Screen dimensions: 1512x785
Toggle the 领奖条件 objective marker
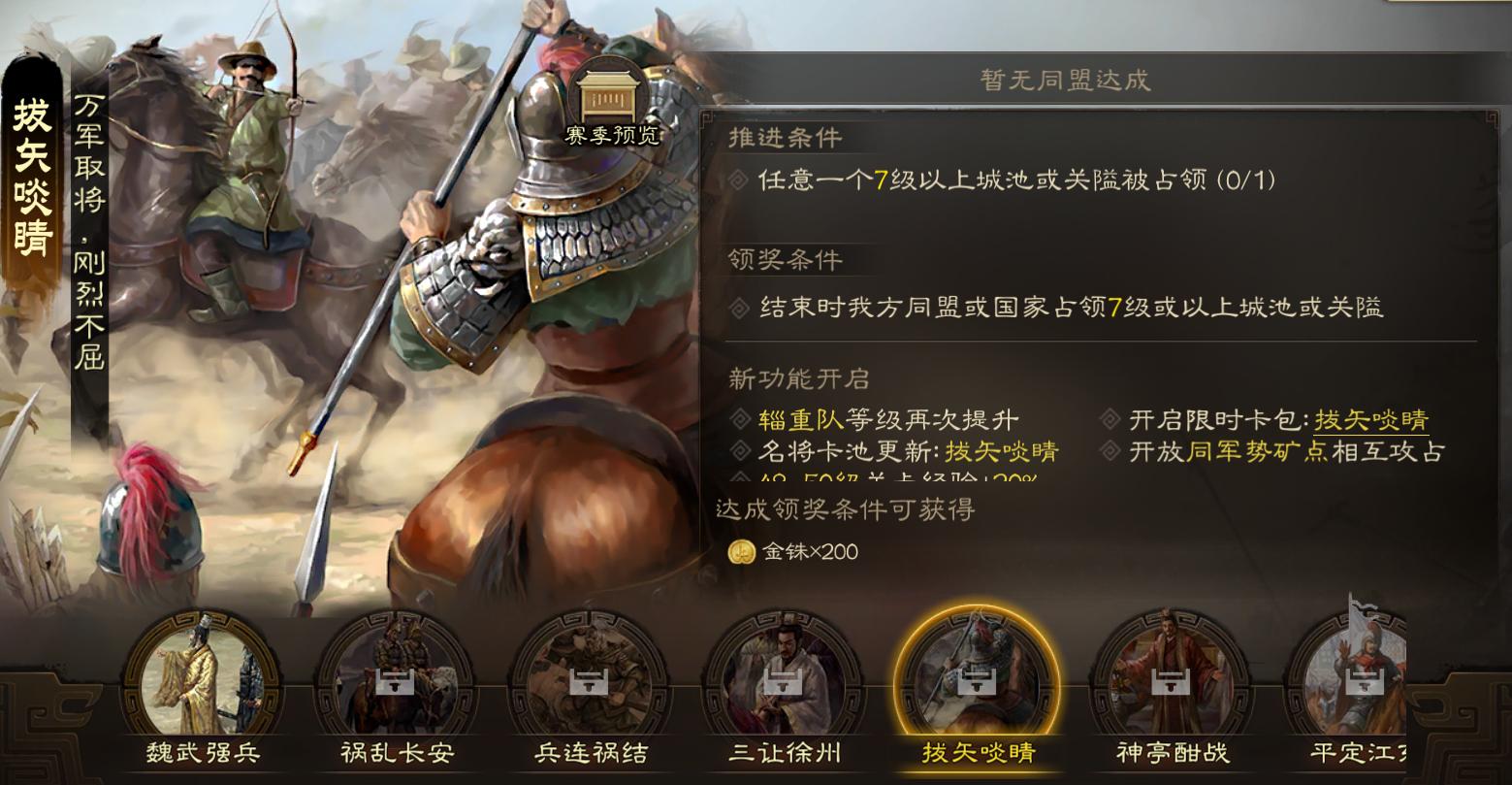pos(738,308)
